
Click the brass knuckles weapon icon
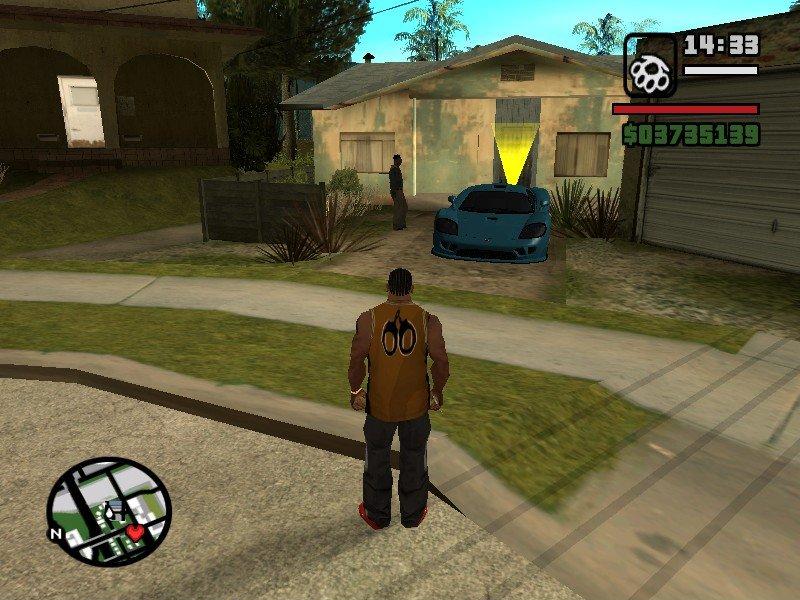[x=650, y=67]
